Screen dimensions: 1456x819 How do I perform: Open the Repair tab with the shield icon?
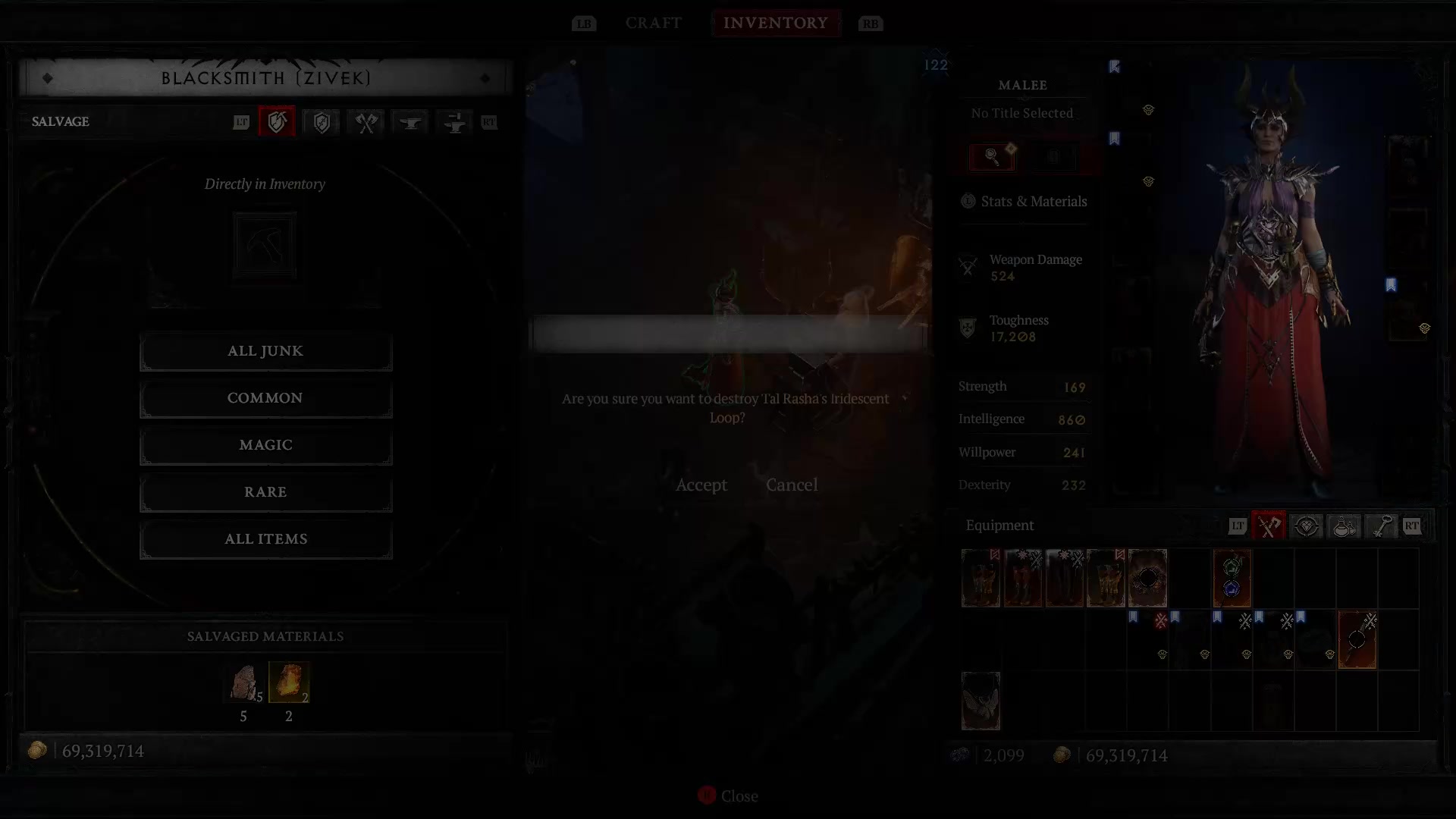click(x=321, y=122)
